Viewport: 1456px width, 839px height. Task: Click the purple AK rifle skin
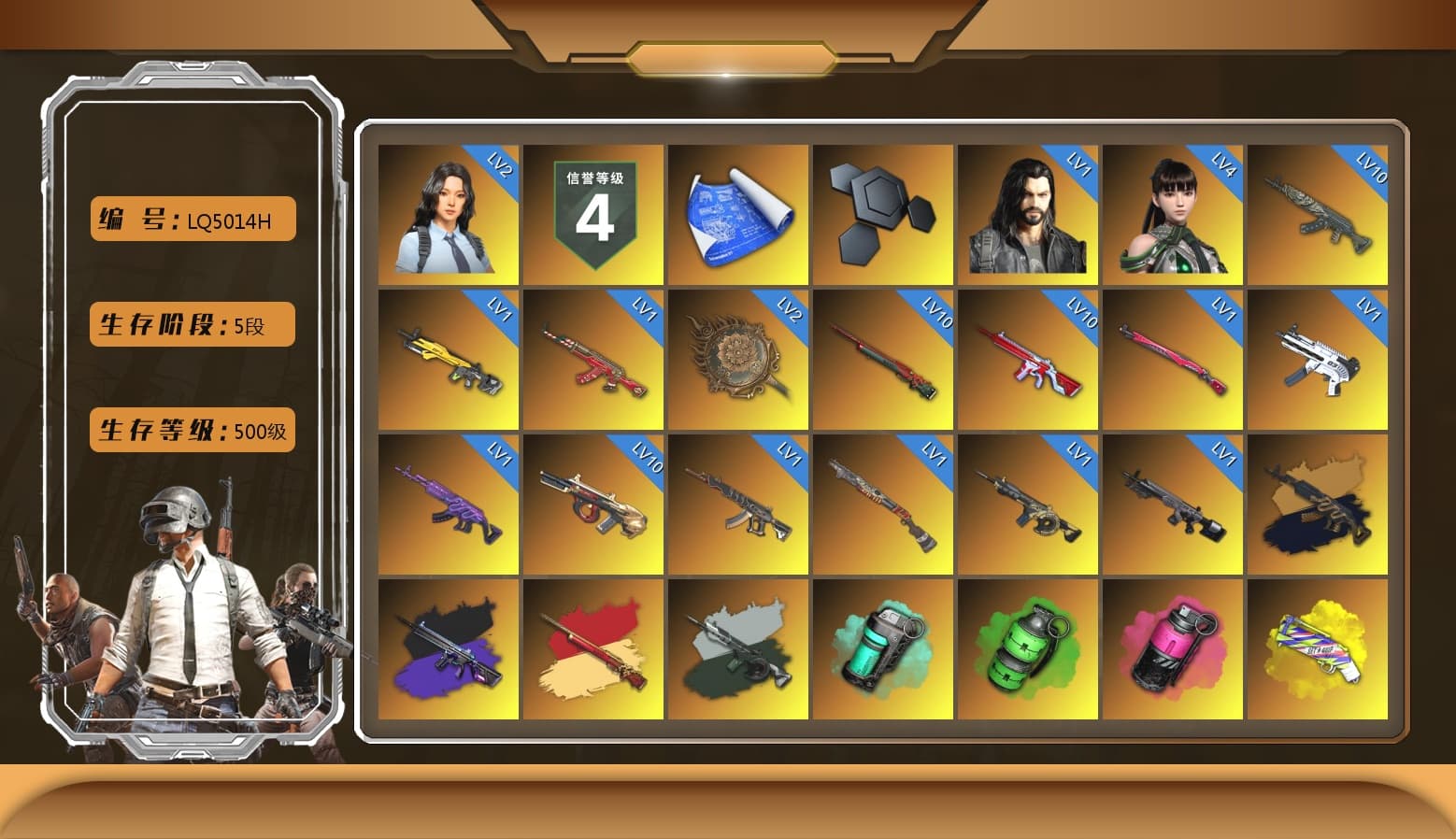pyautogui.click(x=449, y=505)
